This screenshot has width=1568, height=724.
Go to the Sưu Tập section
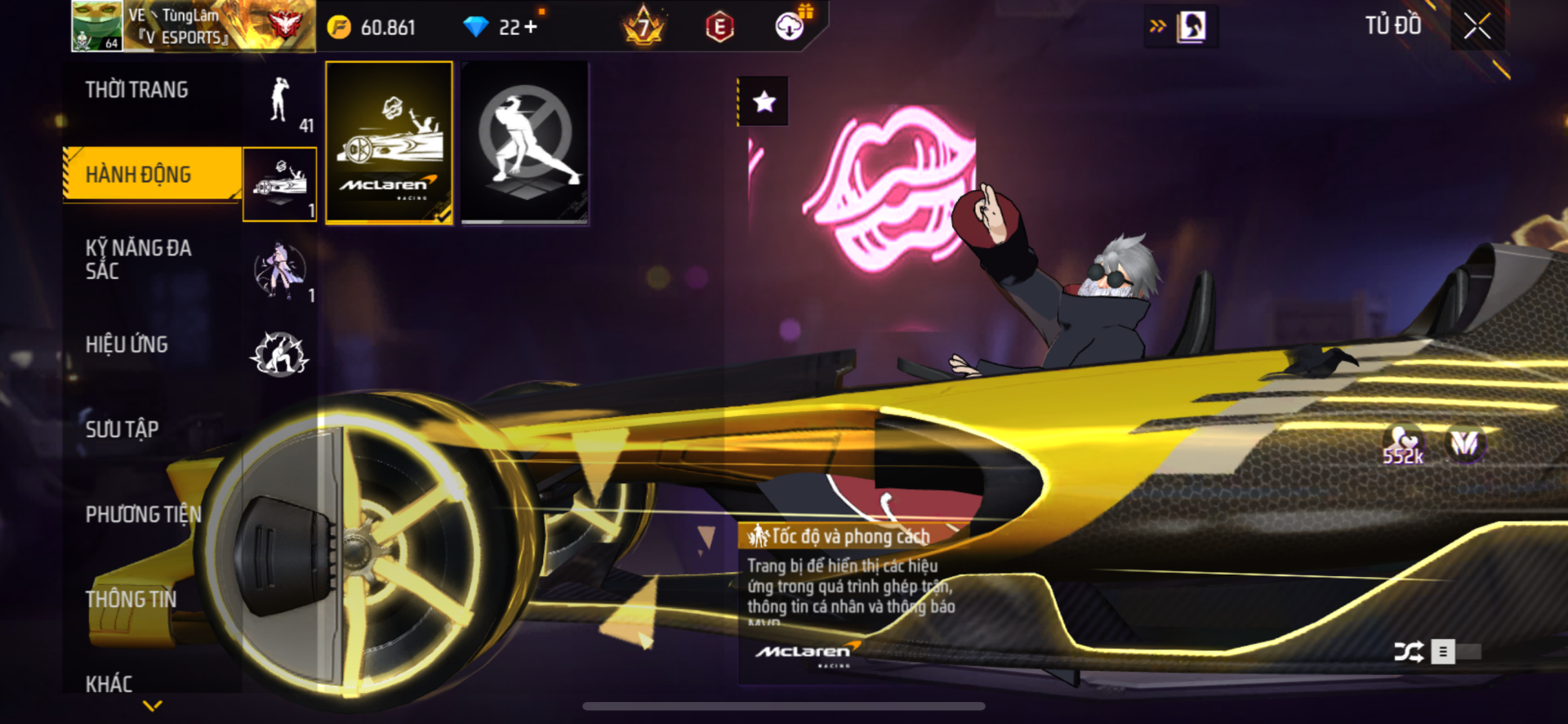tap(122, 429)
